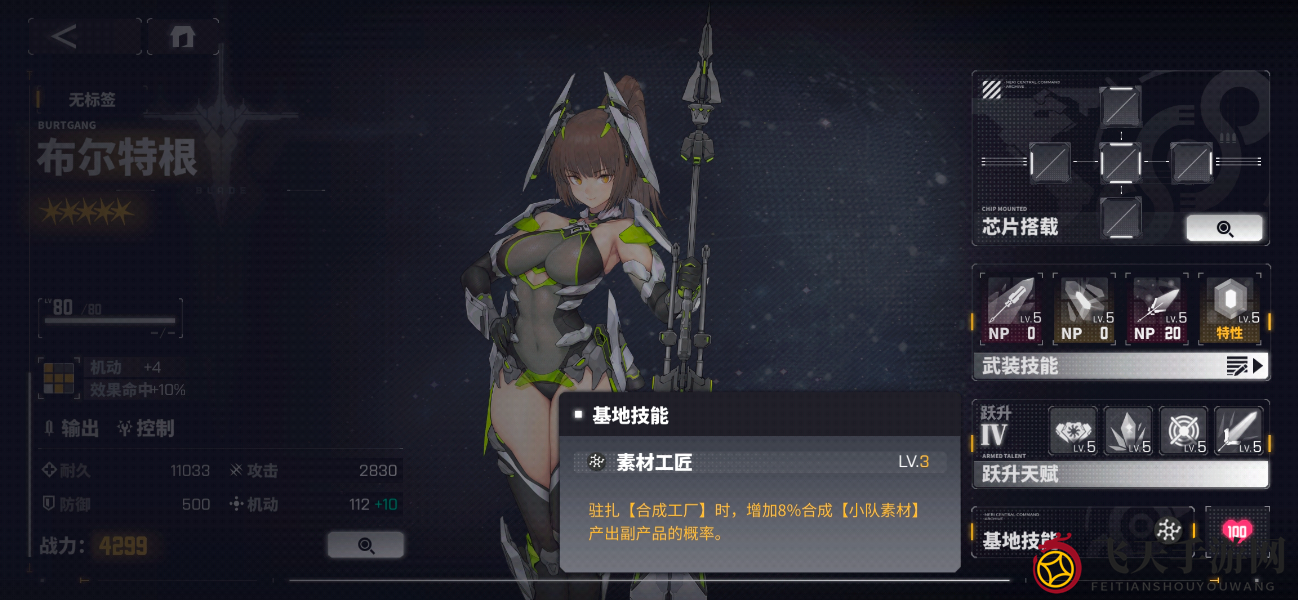Inspect chips with the 芯片搭载 magnifier button

(x=1224, y=228)
